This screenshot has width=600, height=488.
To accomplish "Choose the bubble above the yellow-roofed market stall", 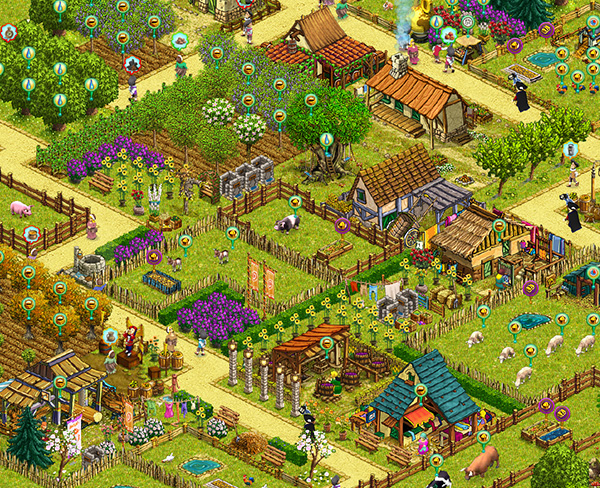I will pos(499,226).
